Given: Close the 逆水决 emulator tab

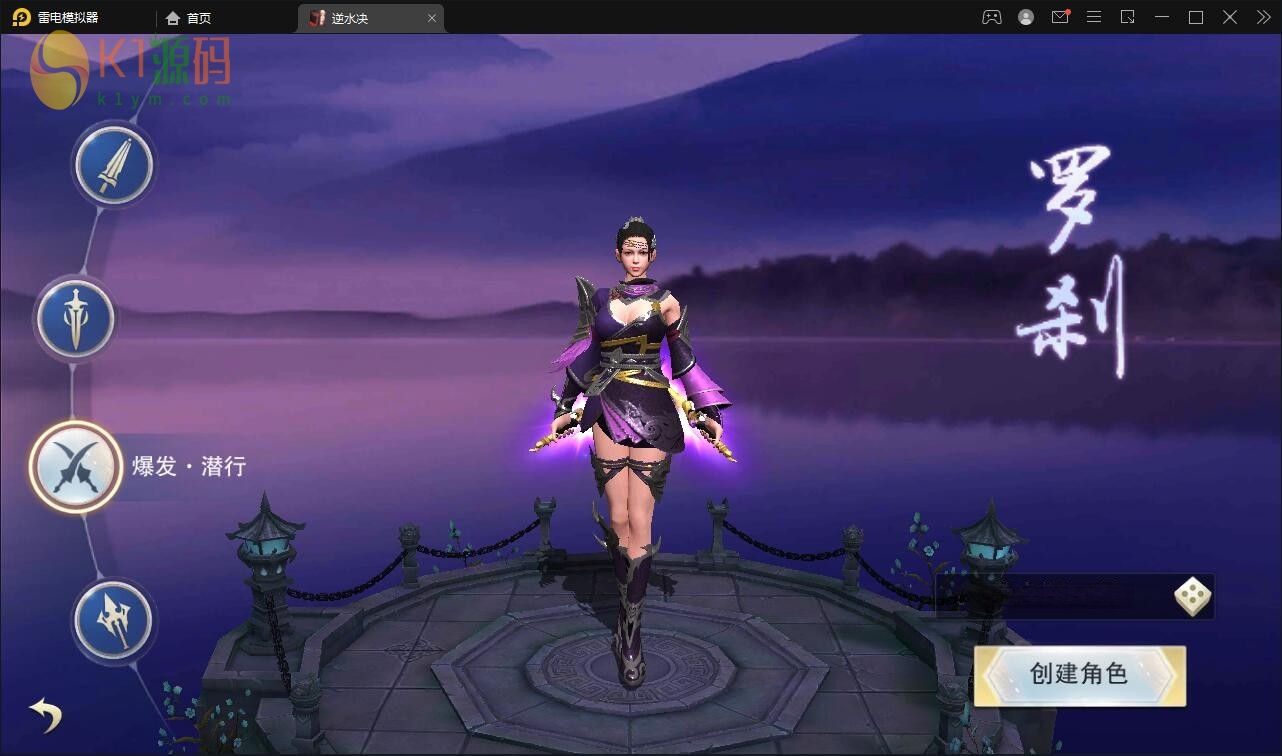Looking at the screenshot, I should 432,18.
